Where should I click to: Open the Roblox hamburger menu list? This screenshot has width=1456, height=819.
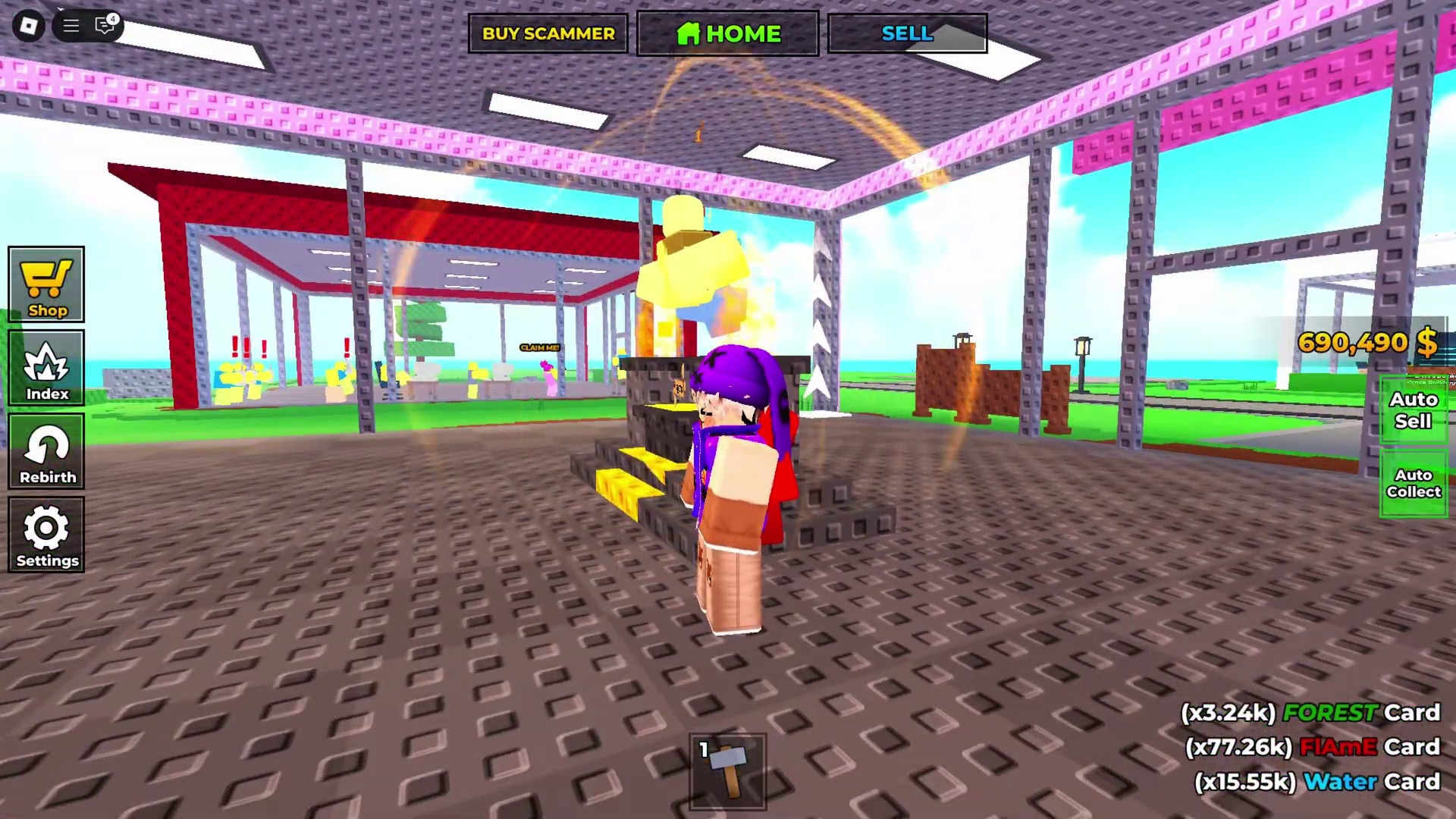pyautogui.click(x=71, y=26)
